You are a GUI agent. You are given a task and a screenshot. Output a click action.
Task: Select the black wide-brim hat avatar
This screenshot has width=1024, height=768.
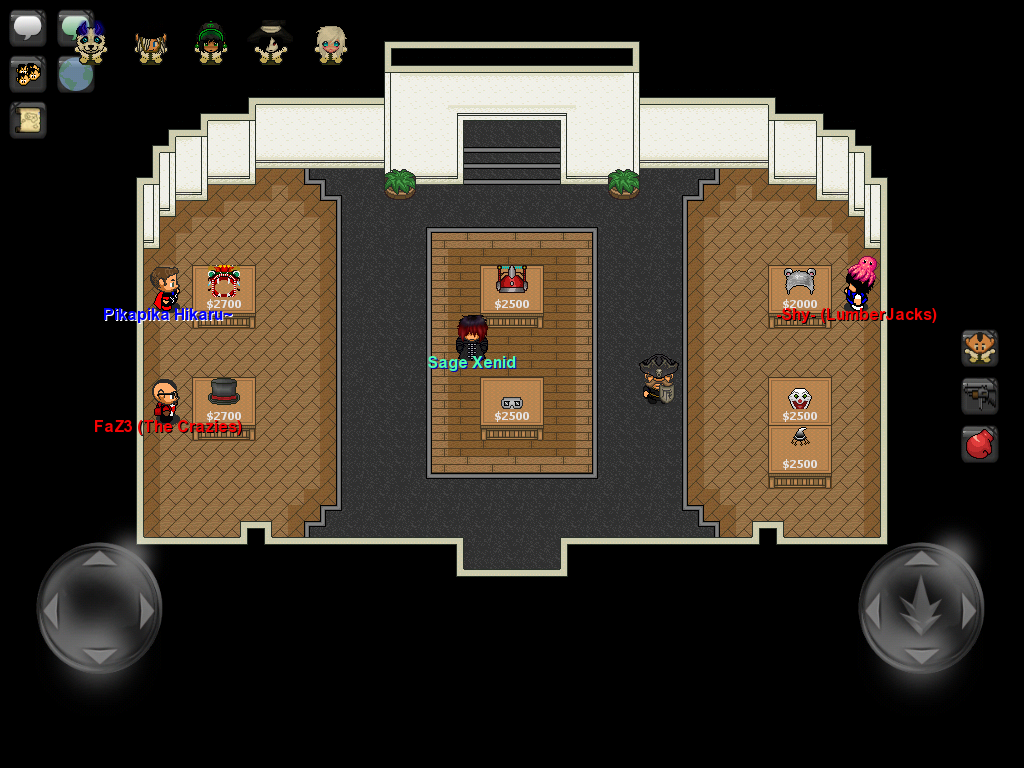[x=271, y=43]
